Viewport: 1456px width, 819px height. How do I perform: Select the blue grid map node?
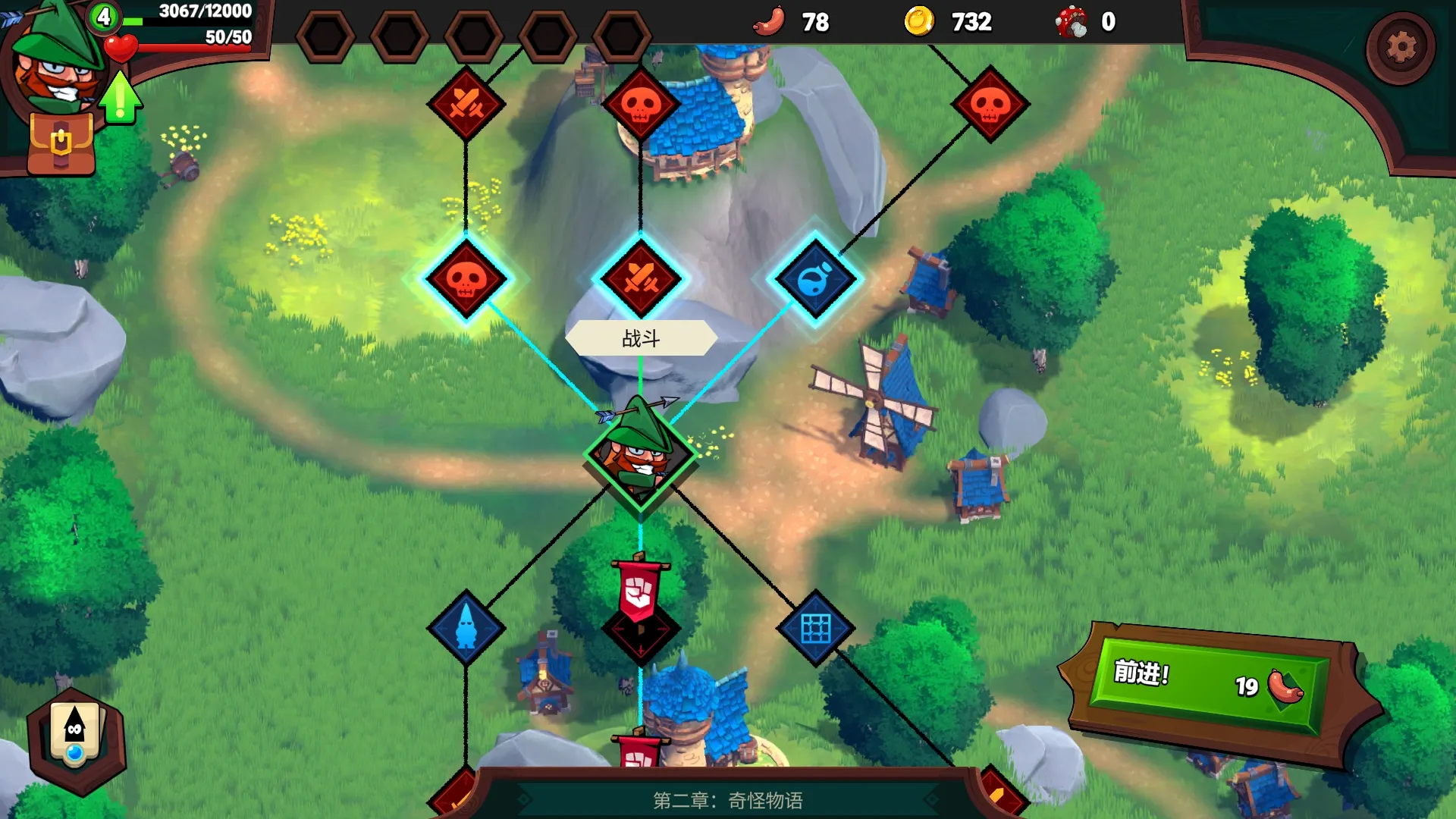click(816, 628)
